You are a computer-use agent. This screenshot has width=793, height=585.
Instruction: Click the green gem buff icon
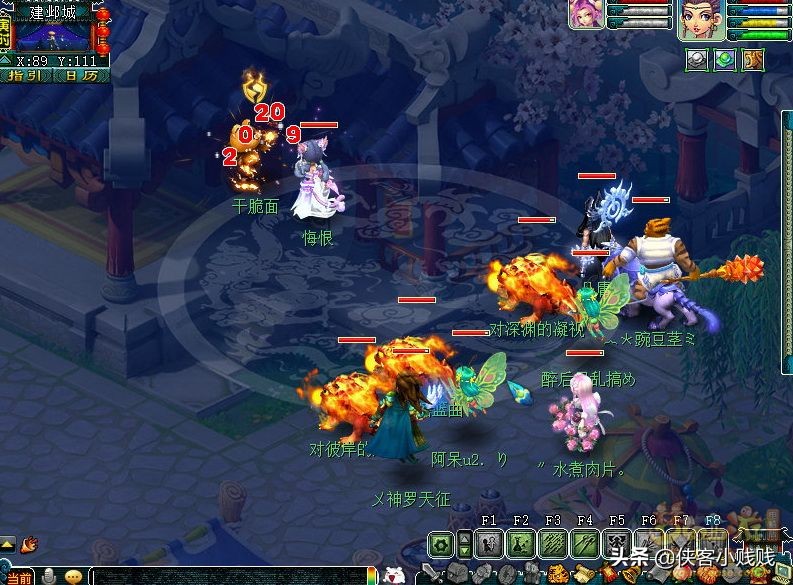(724, 59)
